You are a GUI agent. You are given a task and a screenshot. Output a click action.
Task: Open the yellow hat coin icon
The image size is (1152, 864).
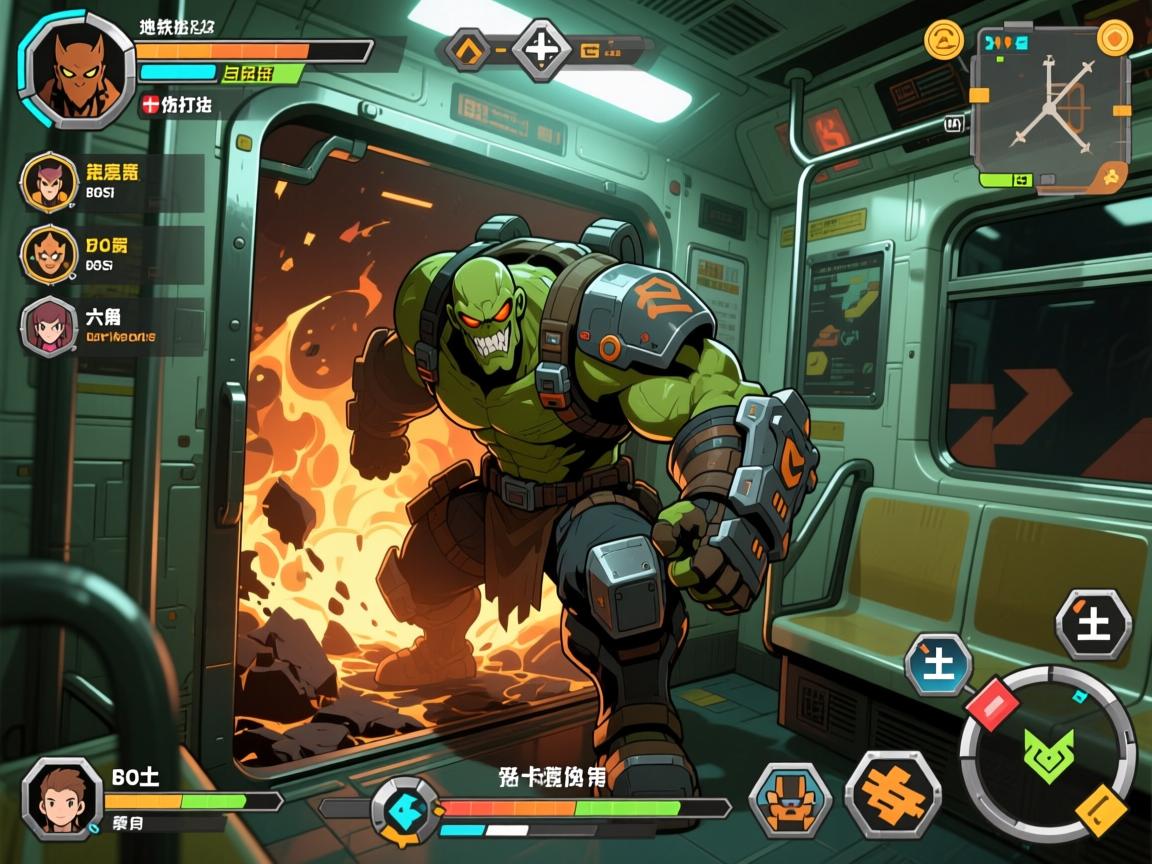point(943,41)
